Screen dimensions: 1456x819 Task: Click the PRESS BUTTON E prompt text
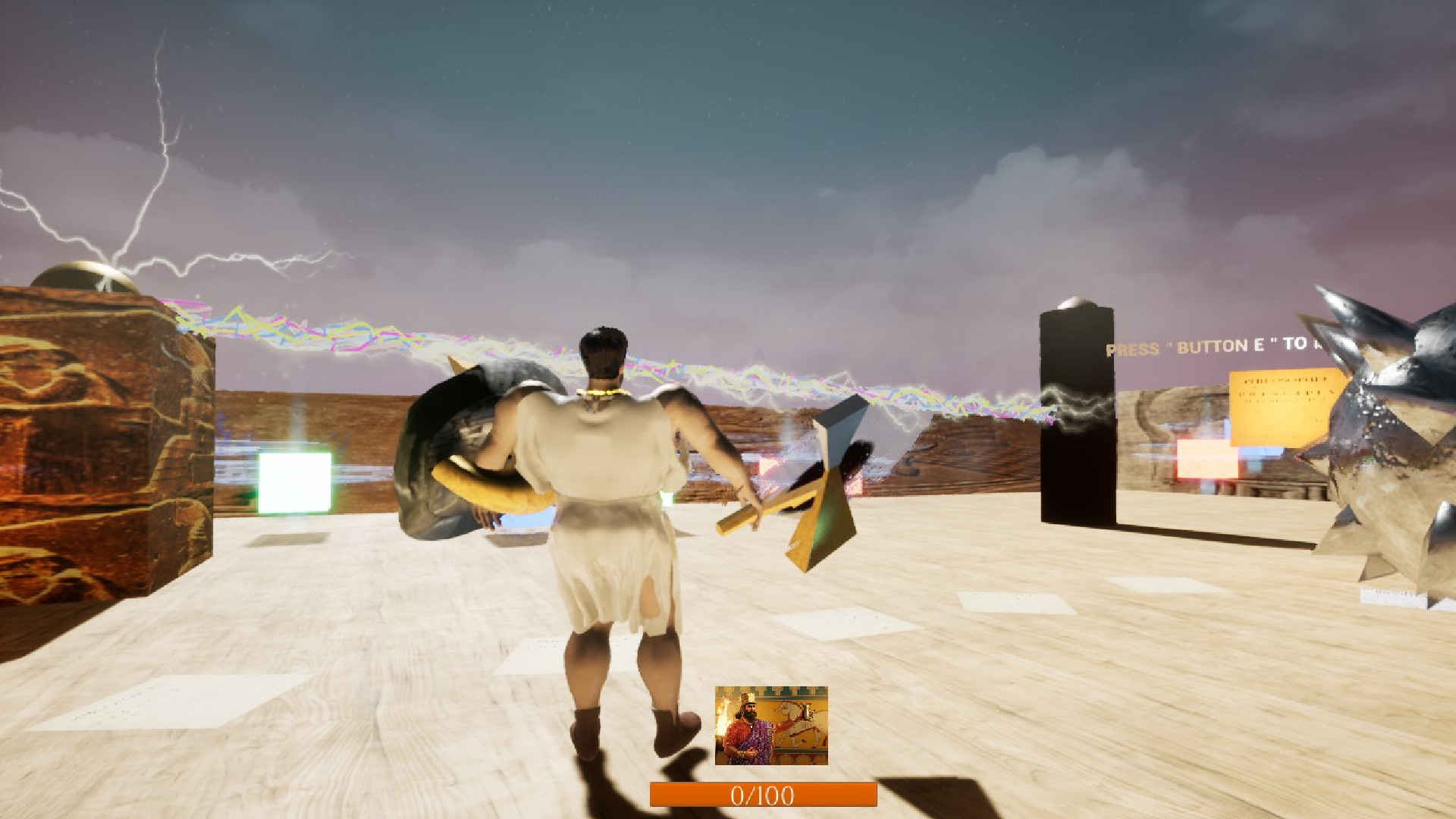point(1206,347)
